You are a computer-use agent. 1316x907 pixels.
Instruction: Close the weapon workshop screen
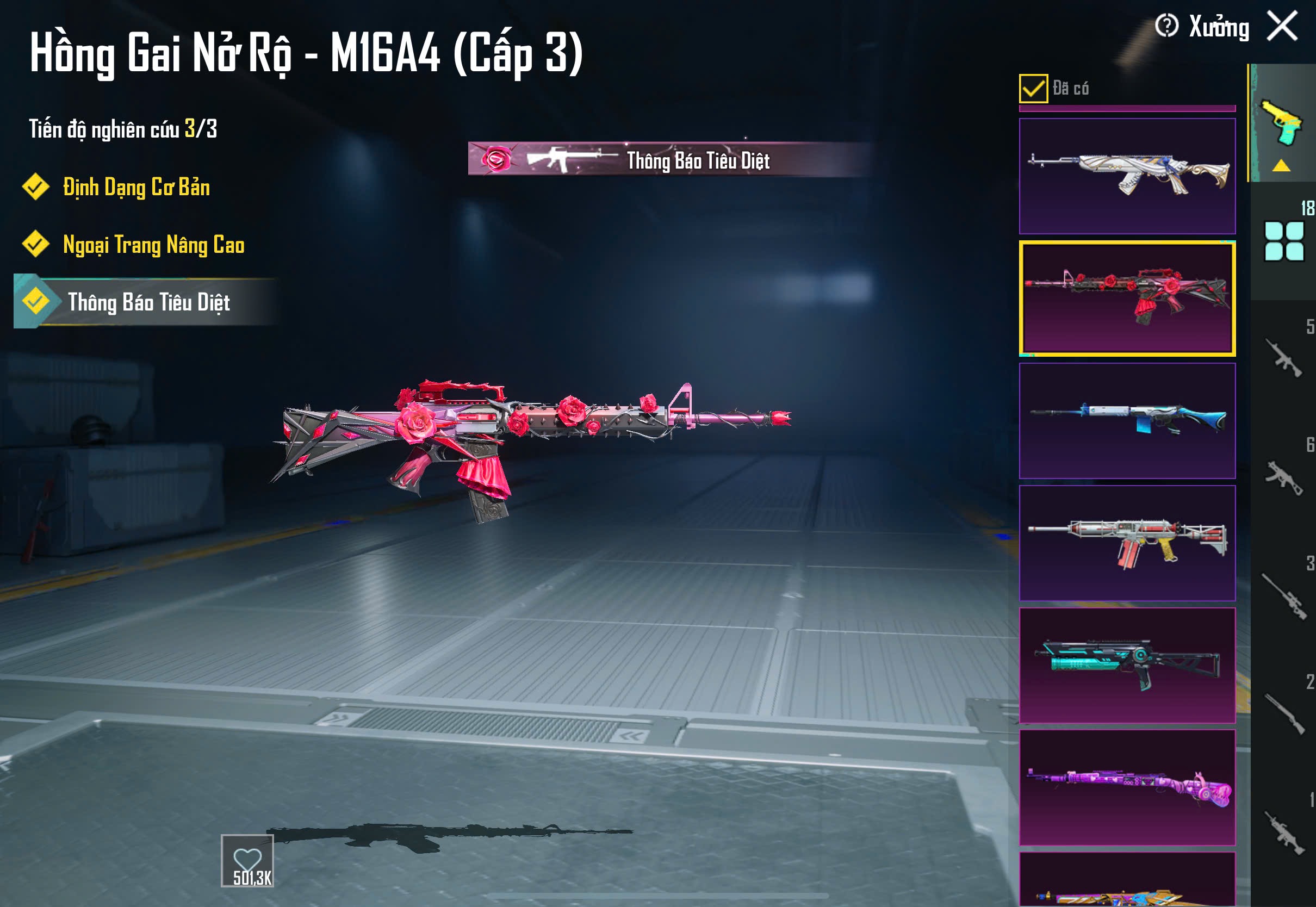coord(1282,26)
